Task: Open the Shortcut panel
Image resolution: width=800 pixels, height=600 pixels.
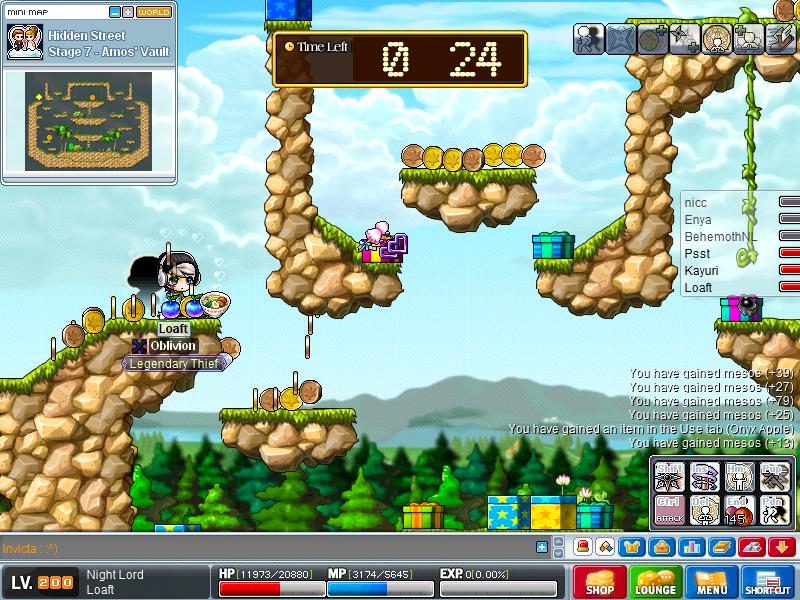Action: (x=768, y=582)
